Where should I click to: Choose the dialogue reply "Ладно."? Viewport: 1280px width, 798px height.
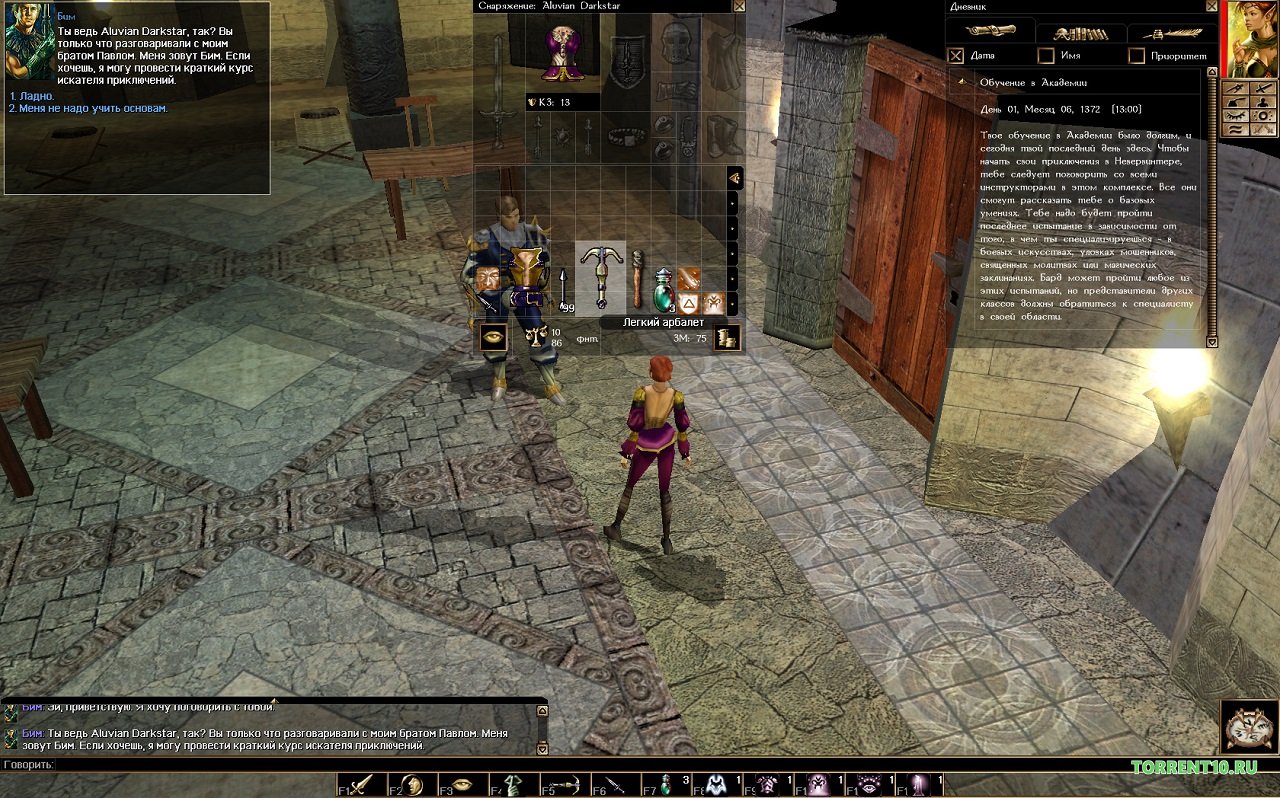30,96
